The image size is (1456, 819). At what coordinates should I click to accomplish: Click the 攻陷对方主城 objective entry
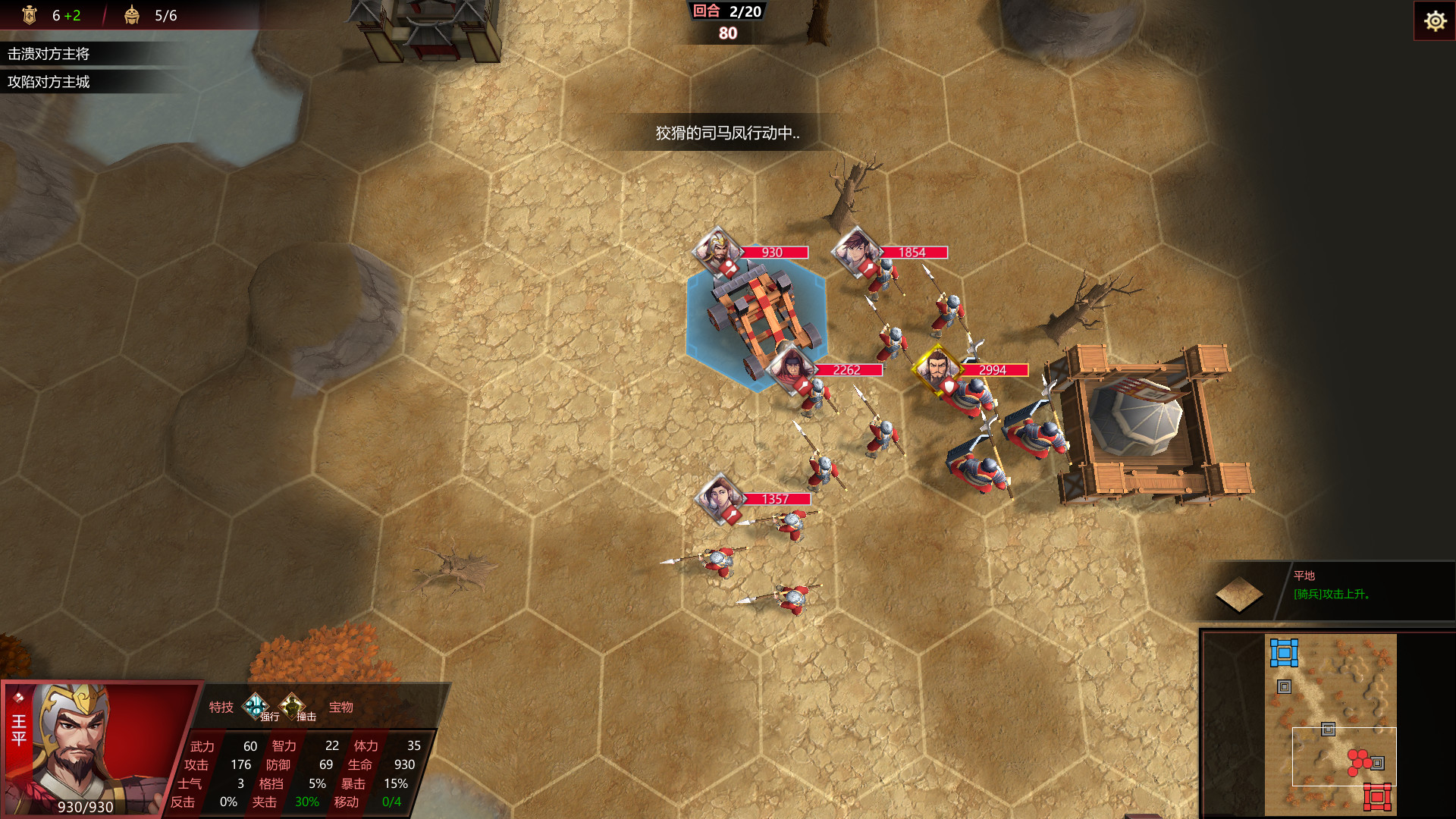[52, 83]
